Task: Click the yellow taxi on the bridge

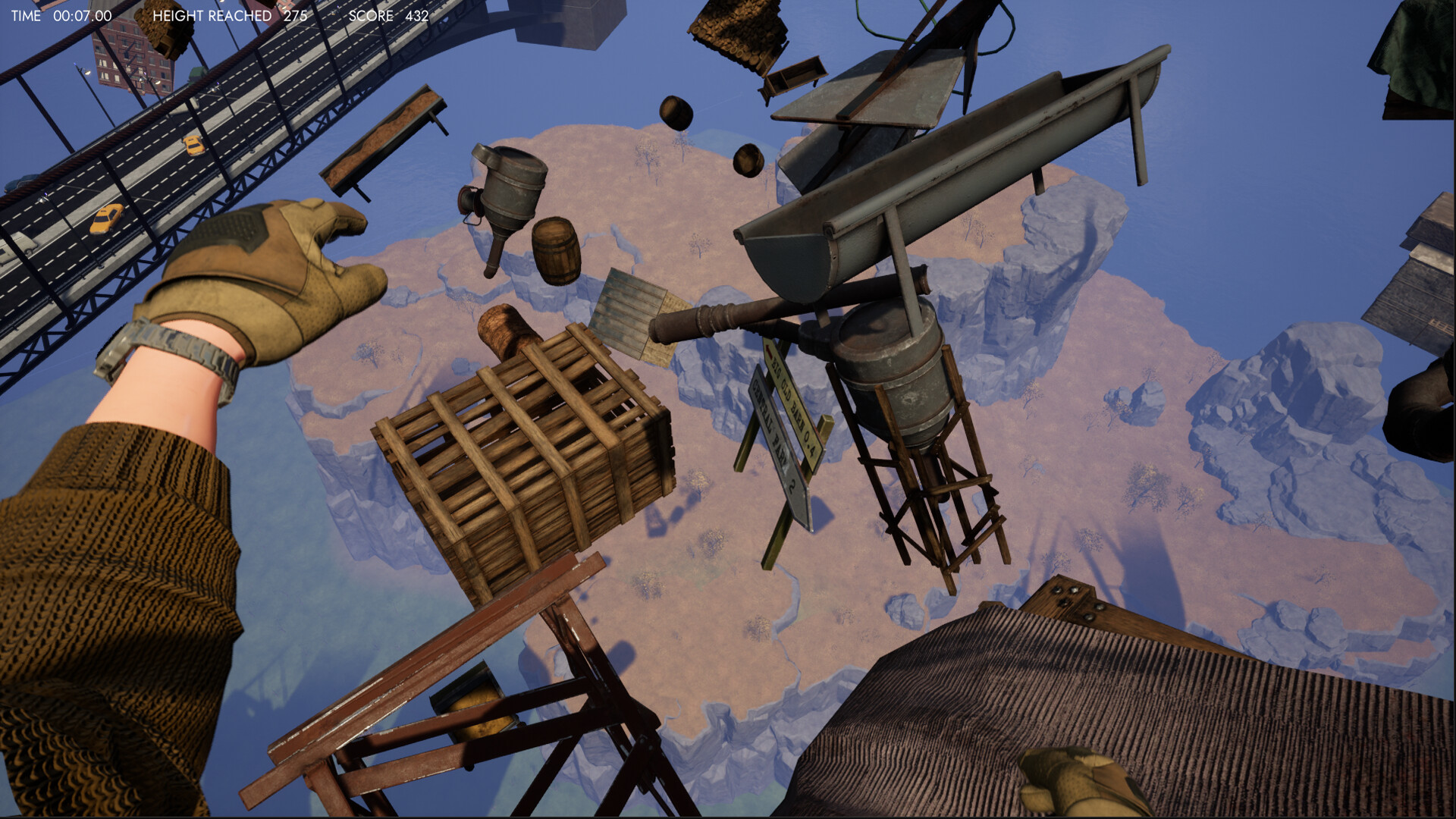Action: [106, 220]
